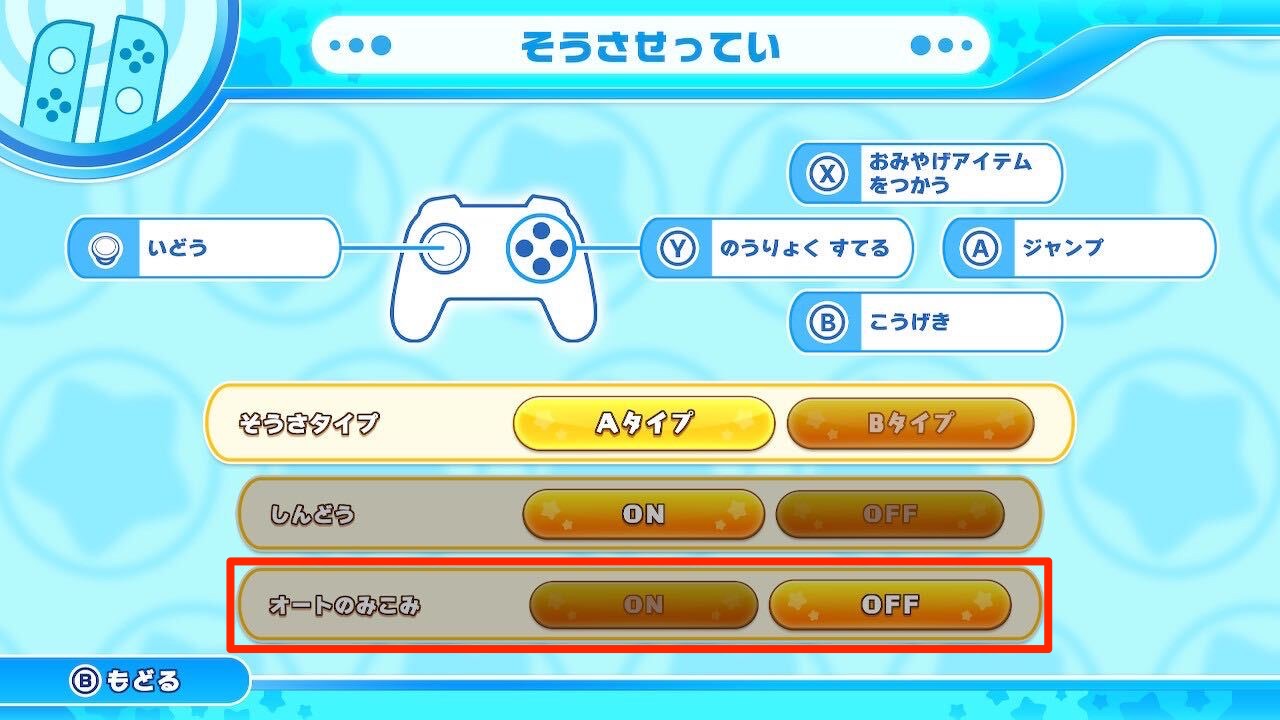Click the B button icon for こうげき
The image size is (1280, 720).
[824, 322]
